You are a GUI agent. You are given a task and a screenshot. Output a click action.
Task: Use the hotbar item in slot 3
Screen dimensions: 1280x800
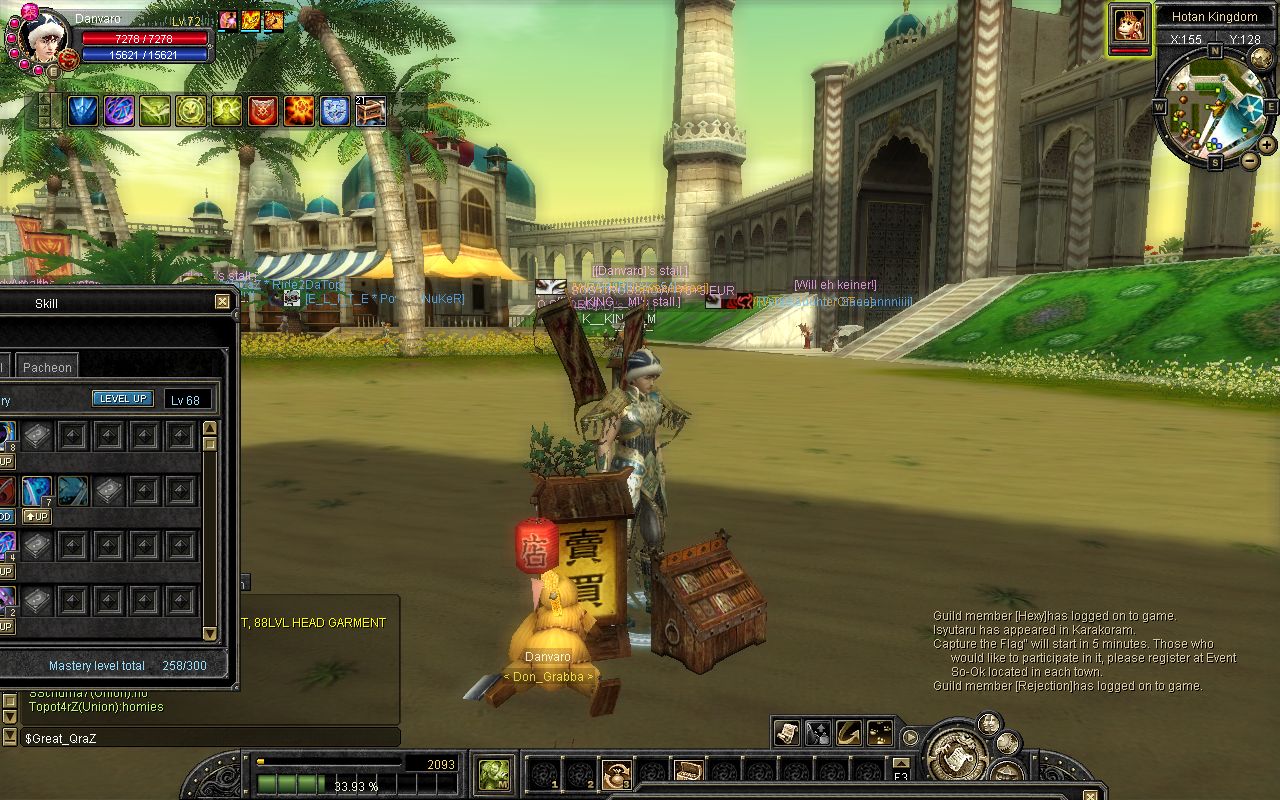(616, 773)
